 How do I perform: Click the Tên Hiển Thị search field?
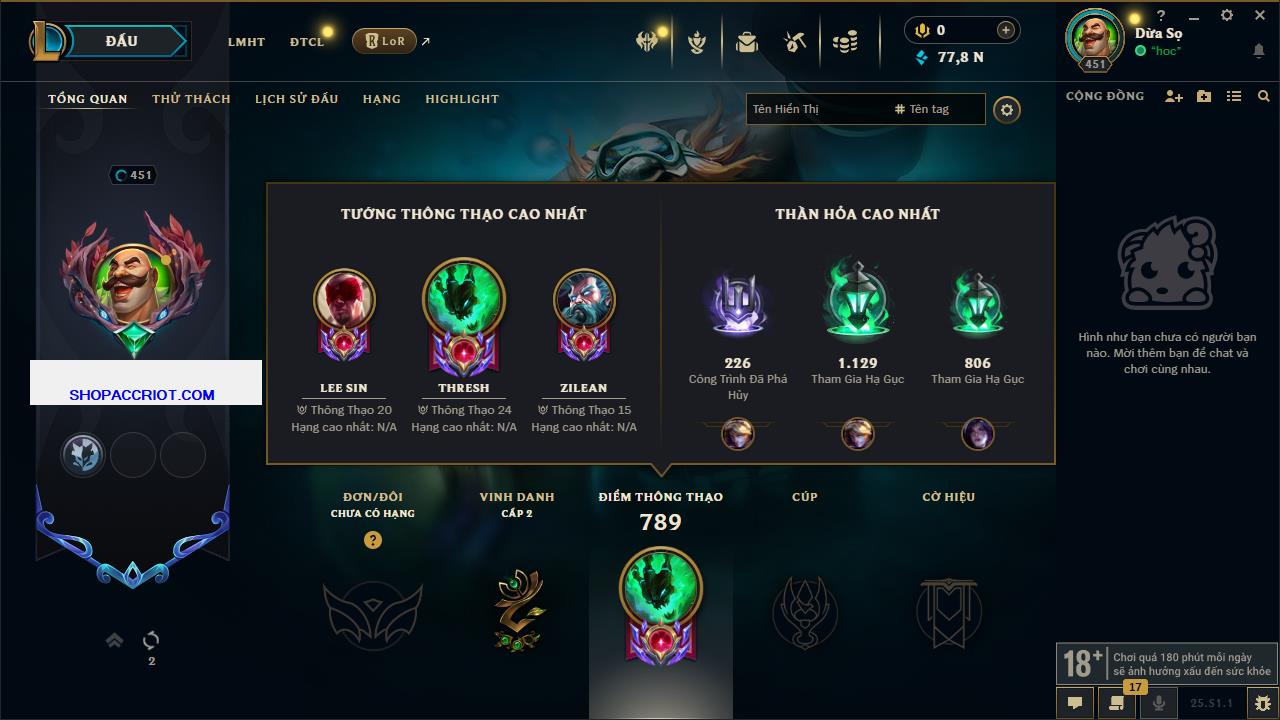pos(815,109)
